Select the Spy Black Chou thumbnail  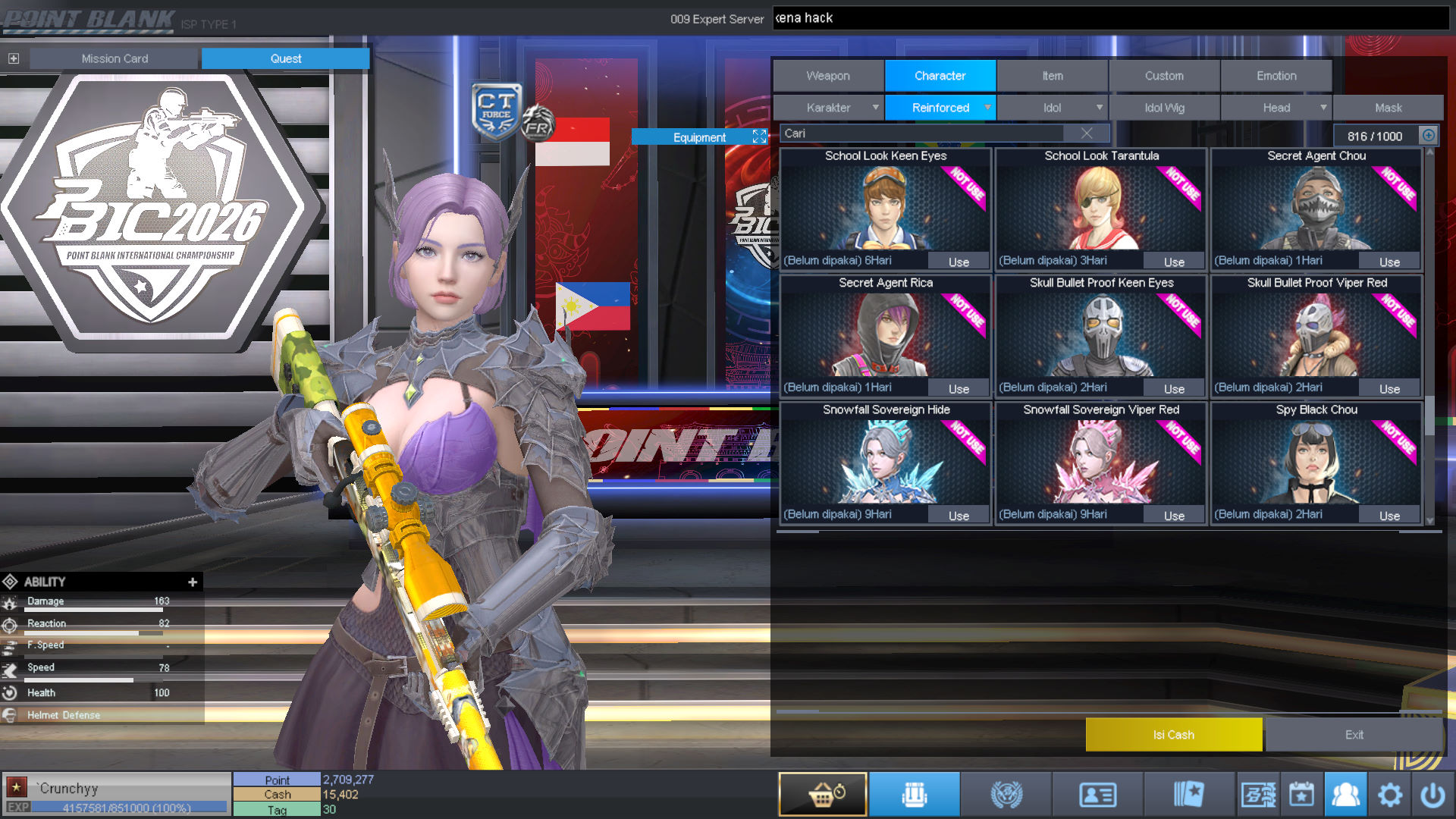[1316, 461]
